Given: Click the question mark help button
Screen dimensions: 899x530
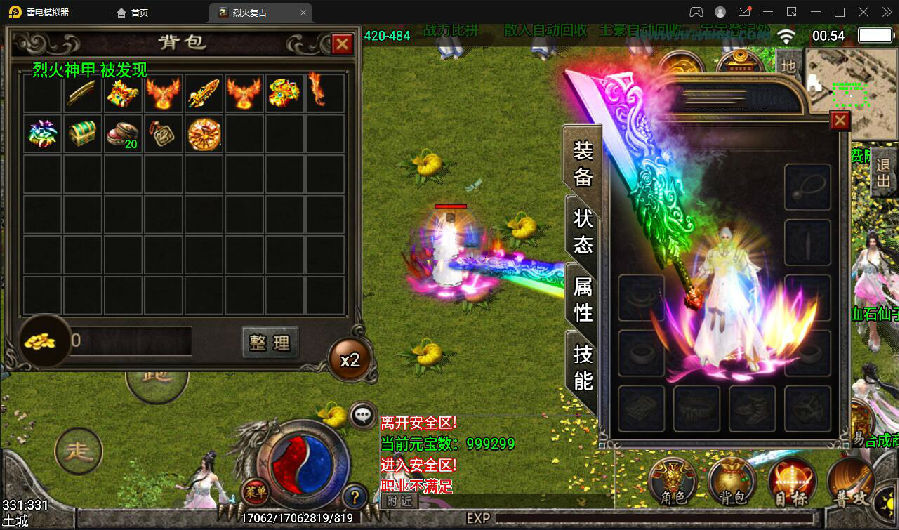Looking at the screenshot, I should click(x=353, y=495).
